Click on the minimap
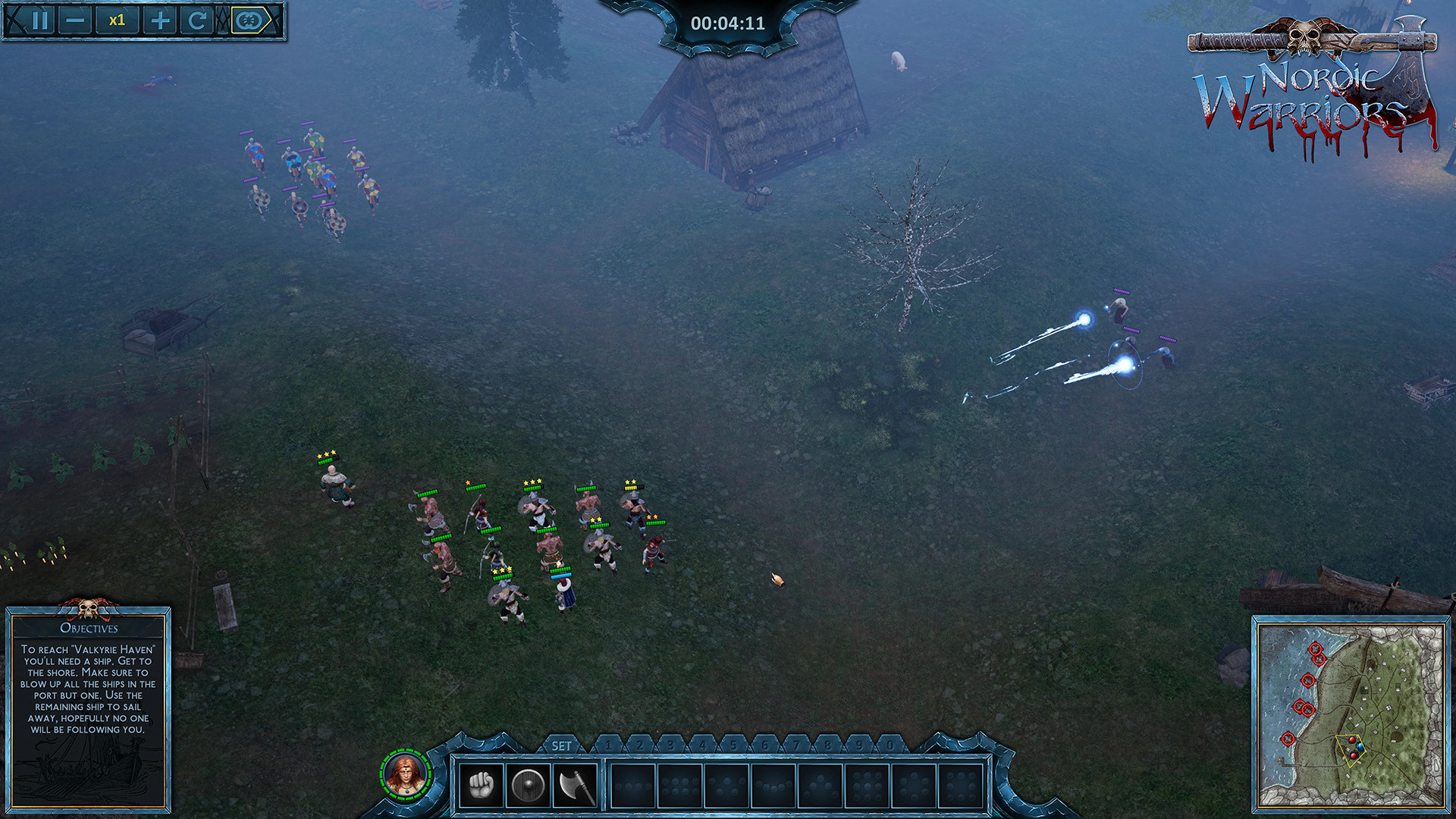The image size is (1456, 819). pyautogui.click(x=1350, y=713)
